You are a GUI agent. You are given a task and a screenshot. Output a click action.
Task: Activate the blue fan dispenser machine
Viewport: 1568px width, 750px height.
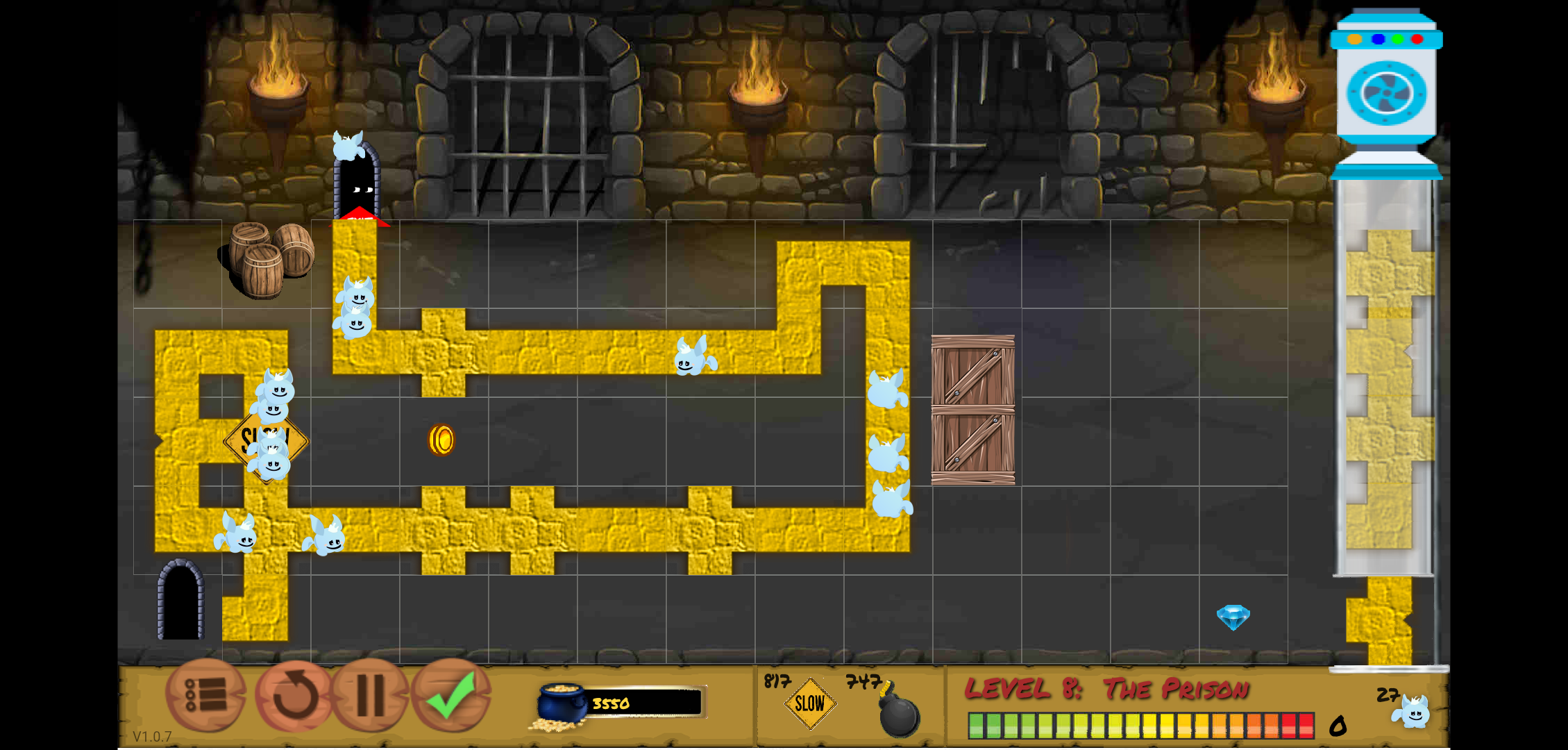tap(1386, 93)
